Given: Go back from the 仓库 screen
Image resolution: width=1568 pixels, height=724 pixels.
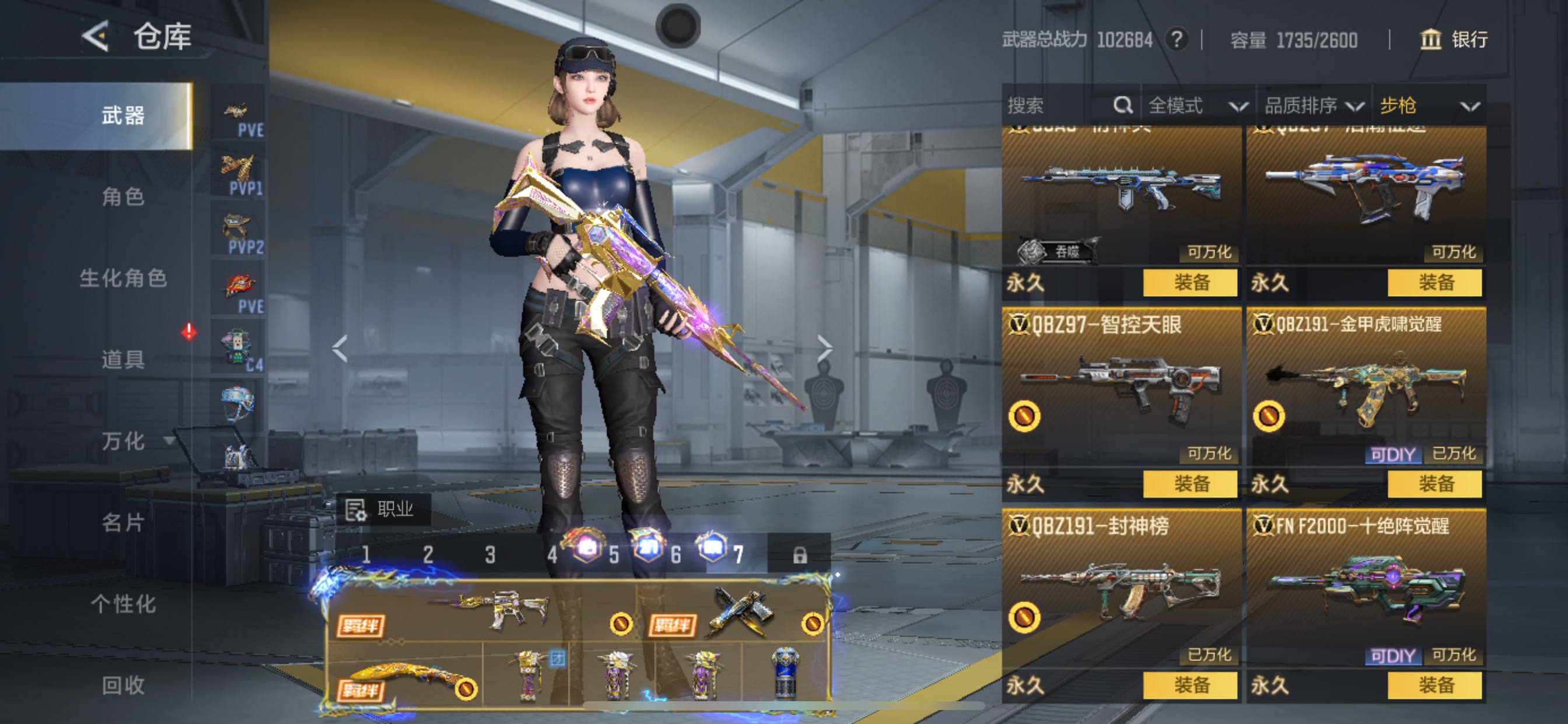Looking at the screenshot, I should [96, 37].
